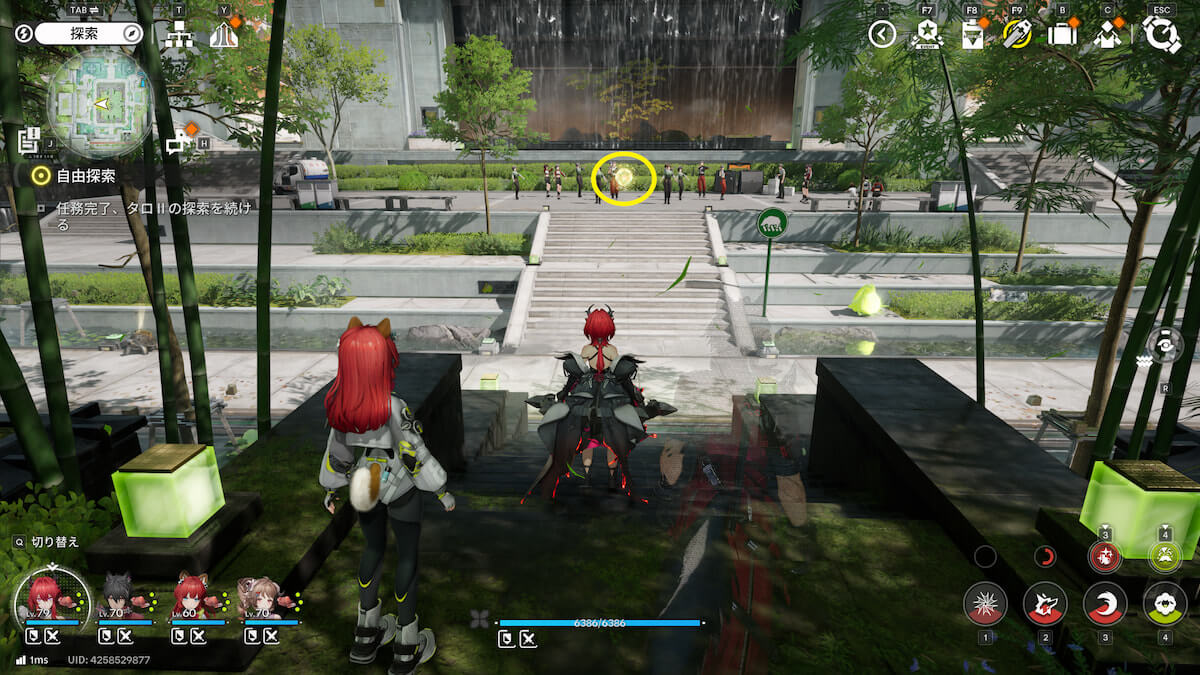Viewport: 1200px width, 675px height.
Task: Open the circular minimap
Action: click(x=100, y=105)
